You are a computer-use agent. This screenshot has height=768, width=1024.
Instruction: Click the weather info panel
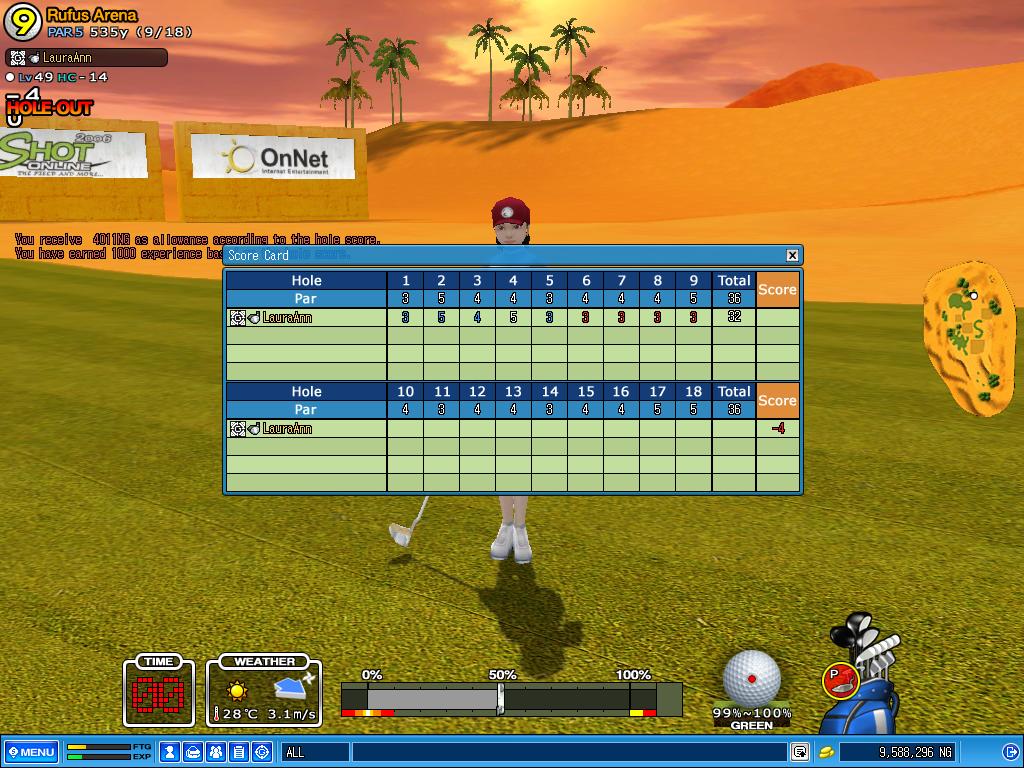(264, 691)
